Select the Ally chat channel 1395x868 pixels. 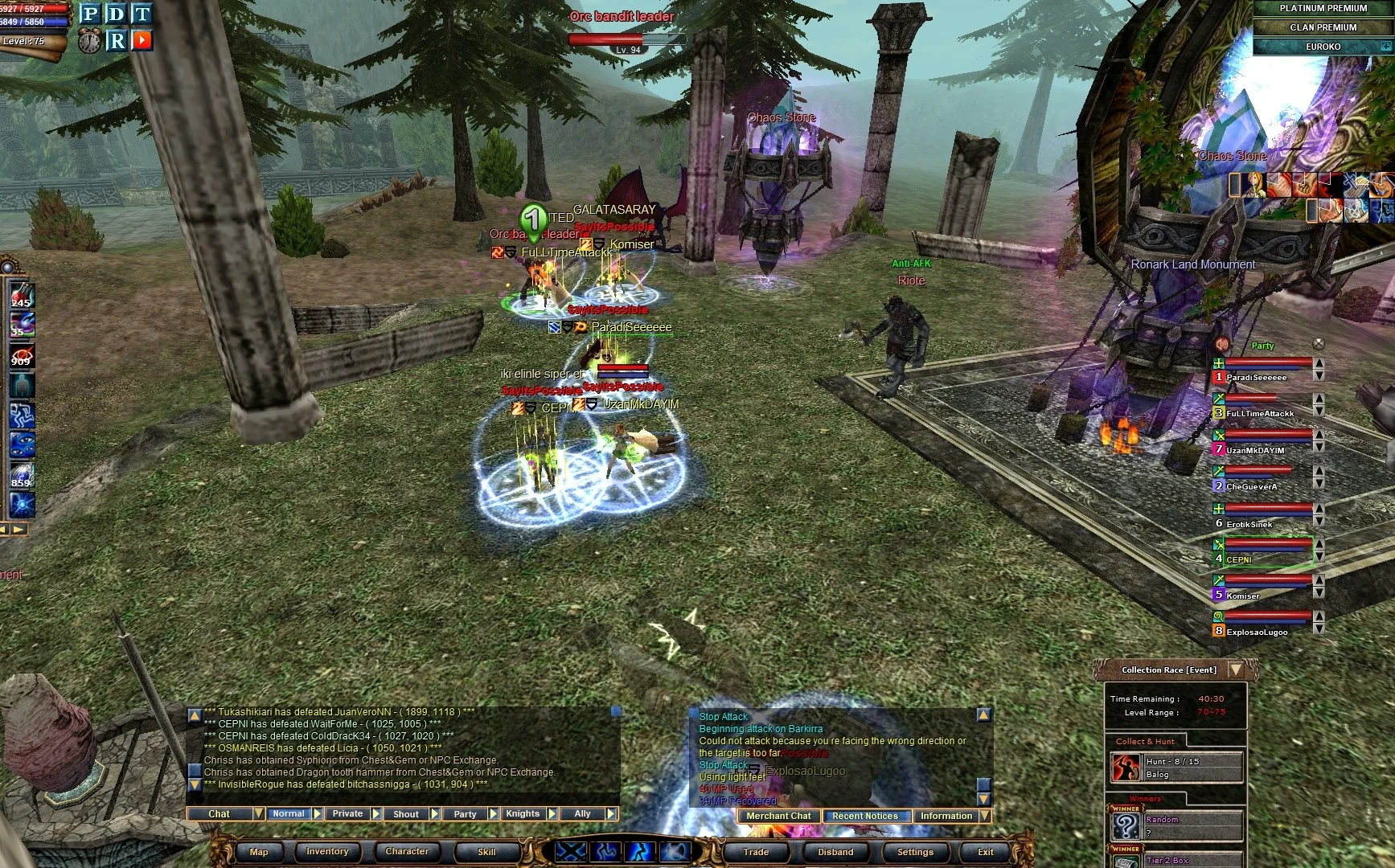(x=582, y=814)
